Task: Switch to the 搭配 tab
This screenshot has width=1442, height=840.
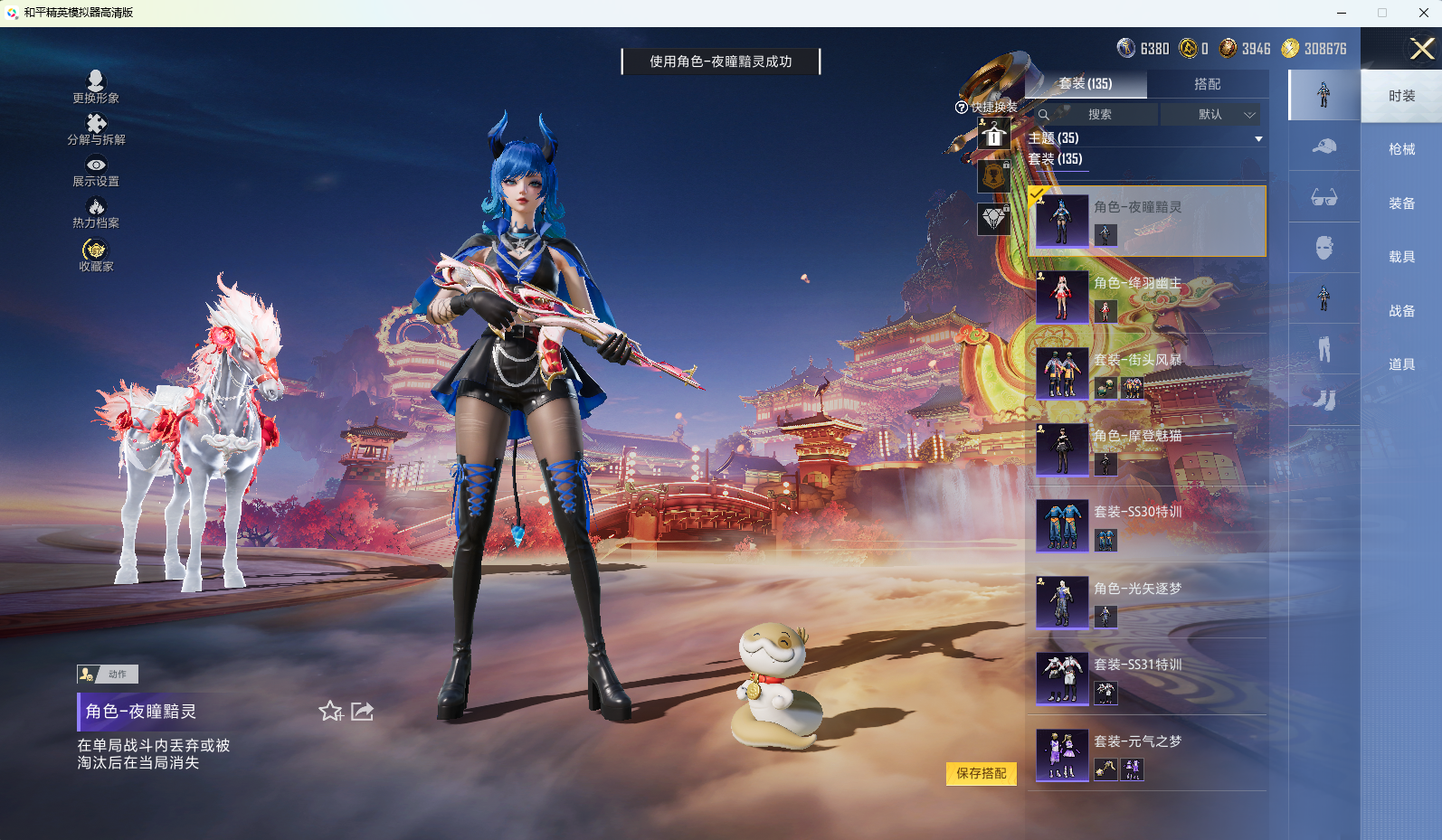Action: point(1210,83)
